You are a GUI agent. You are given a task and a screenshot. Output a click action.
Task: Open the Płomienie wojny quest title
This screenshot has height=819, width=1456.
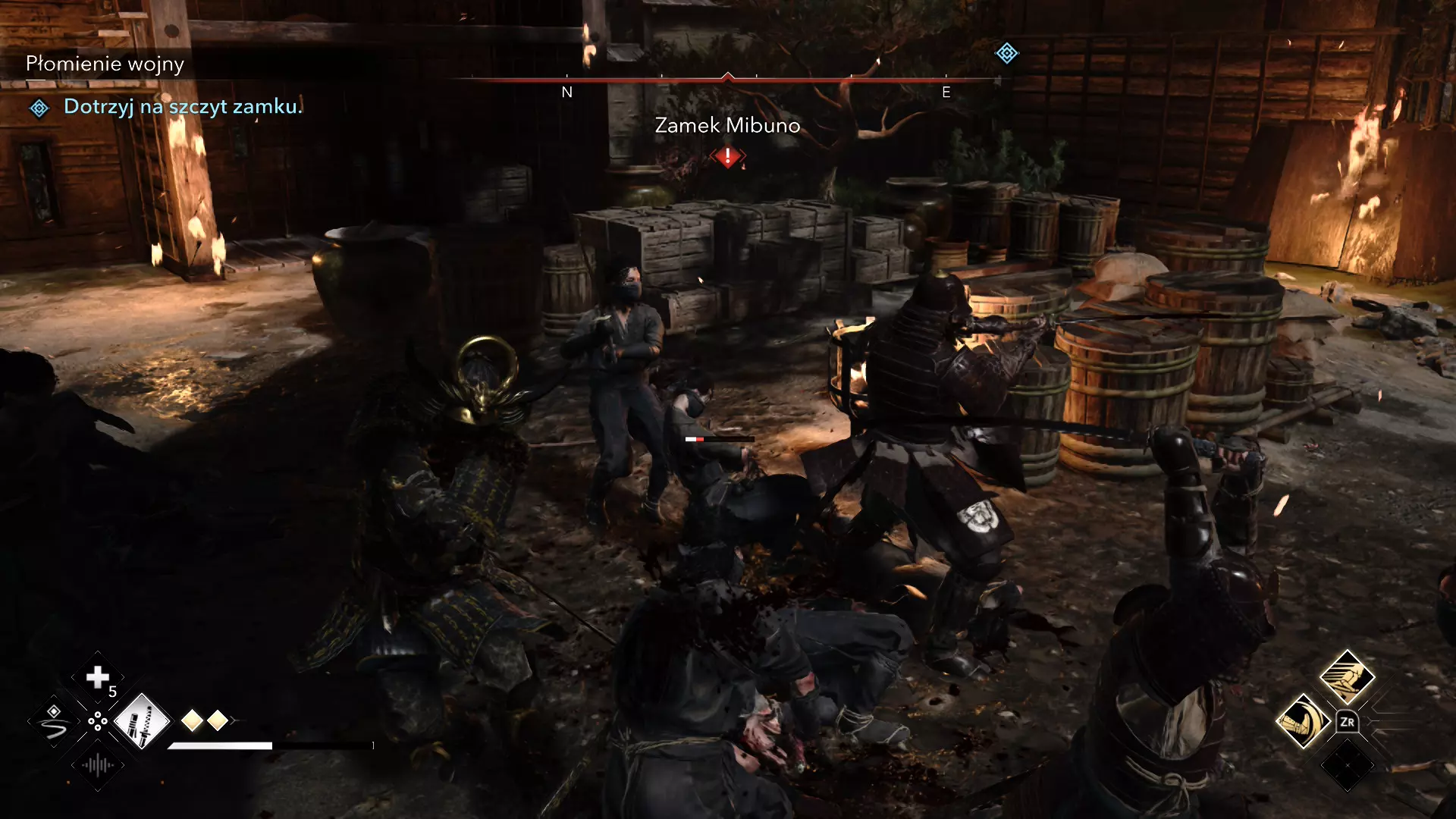105,64
